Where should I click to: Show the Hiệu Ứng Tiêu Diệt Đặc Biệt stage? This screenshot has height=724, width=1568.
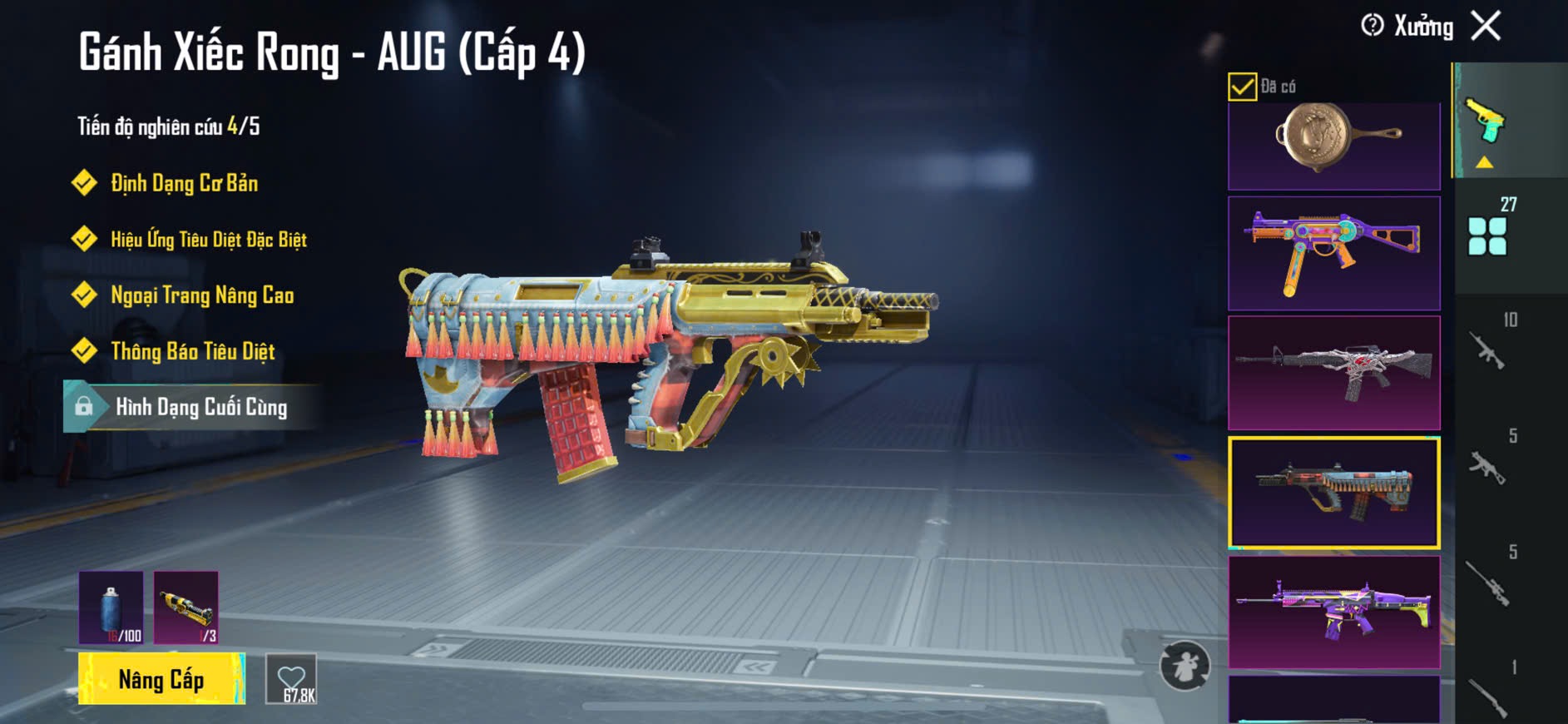pos(208,240)
